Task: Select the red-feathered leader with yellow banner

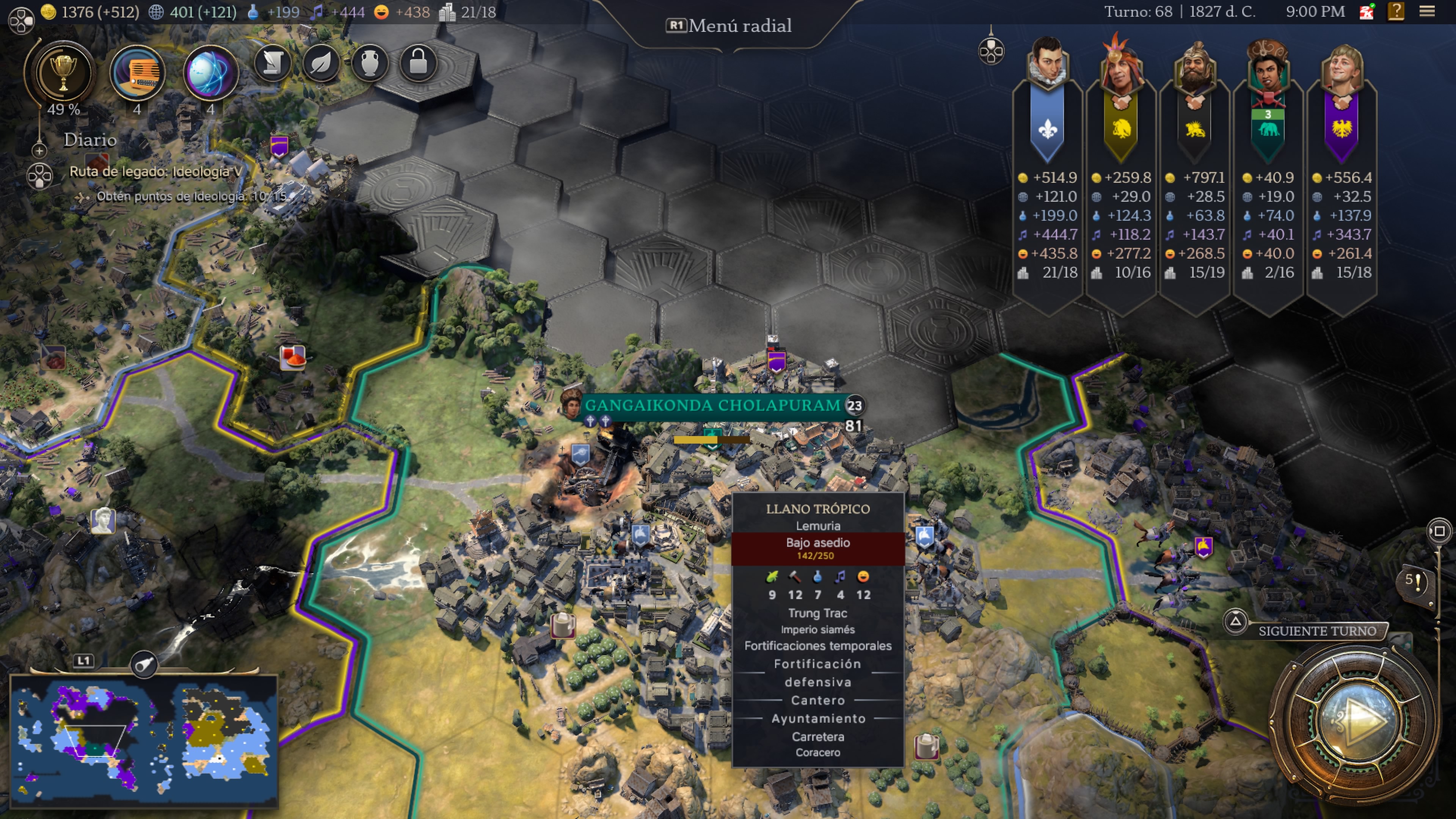Action: 1121,65
